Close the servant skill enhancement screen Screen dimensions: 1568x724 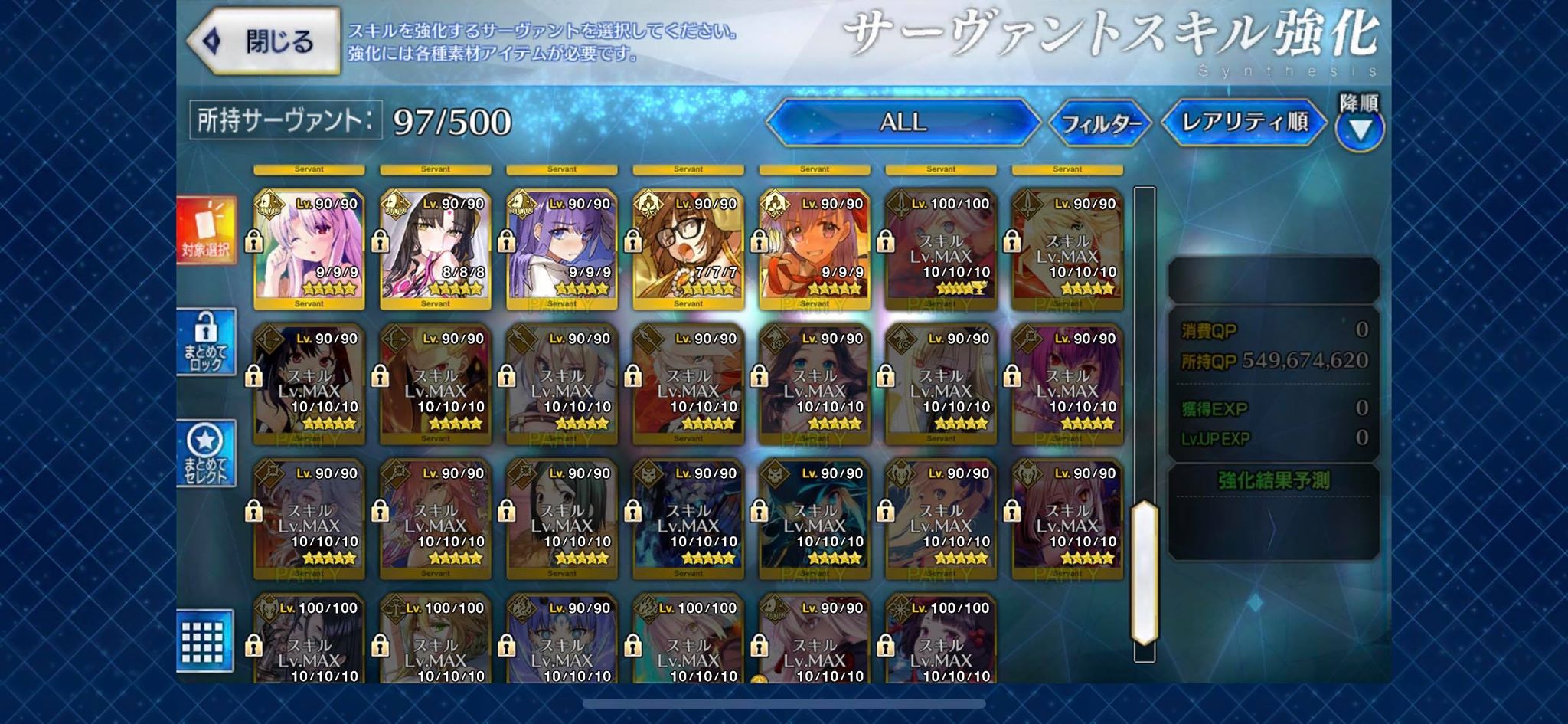point(264,41)
